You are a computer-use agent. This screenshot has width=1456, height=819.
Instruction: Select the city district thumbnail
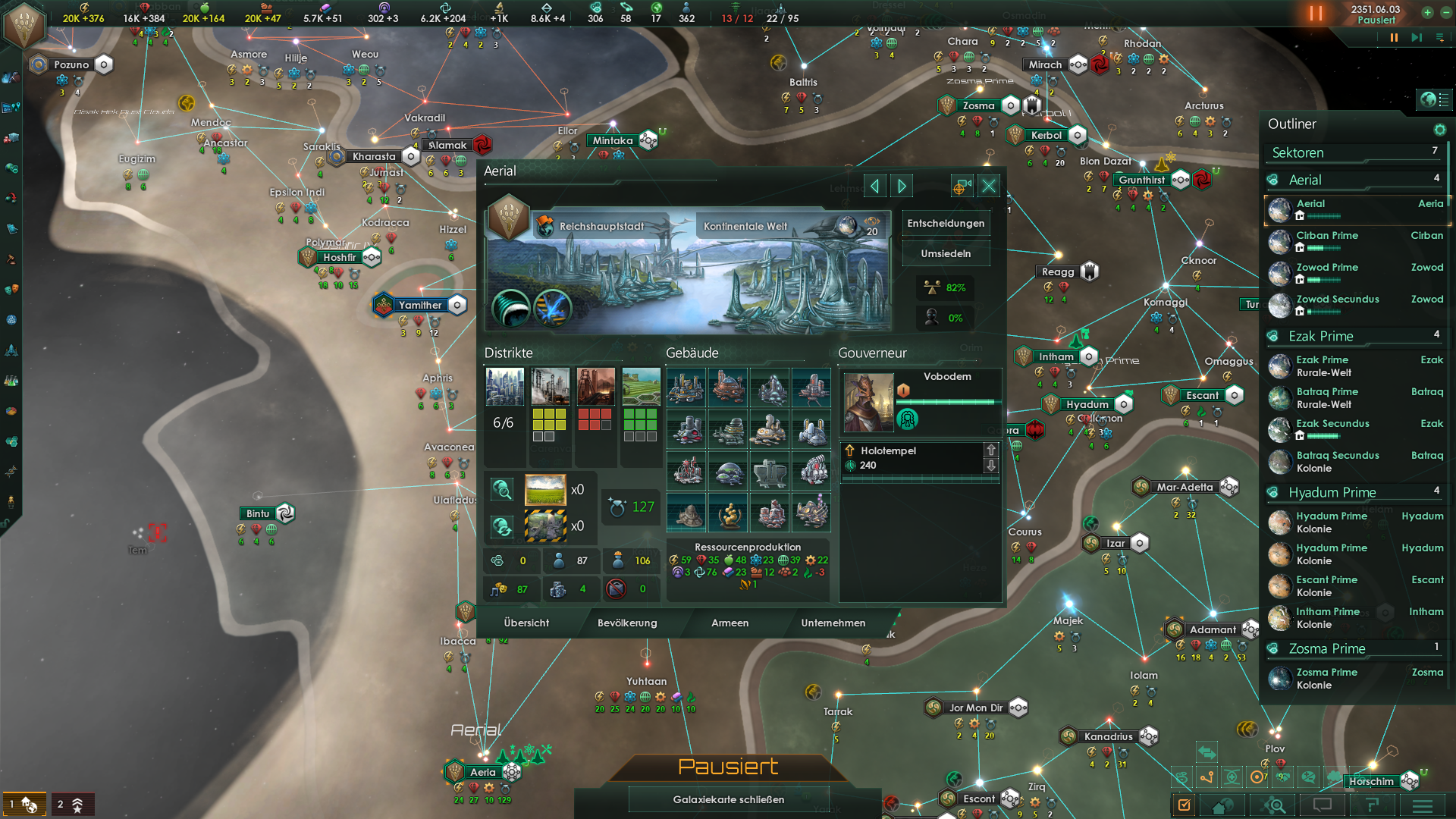(504, 387)
